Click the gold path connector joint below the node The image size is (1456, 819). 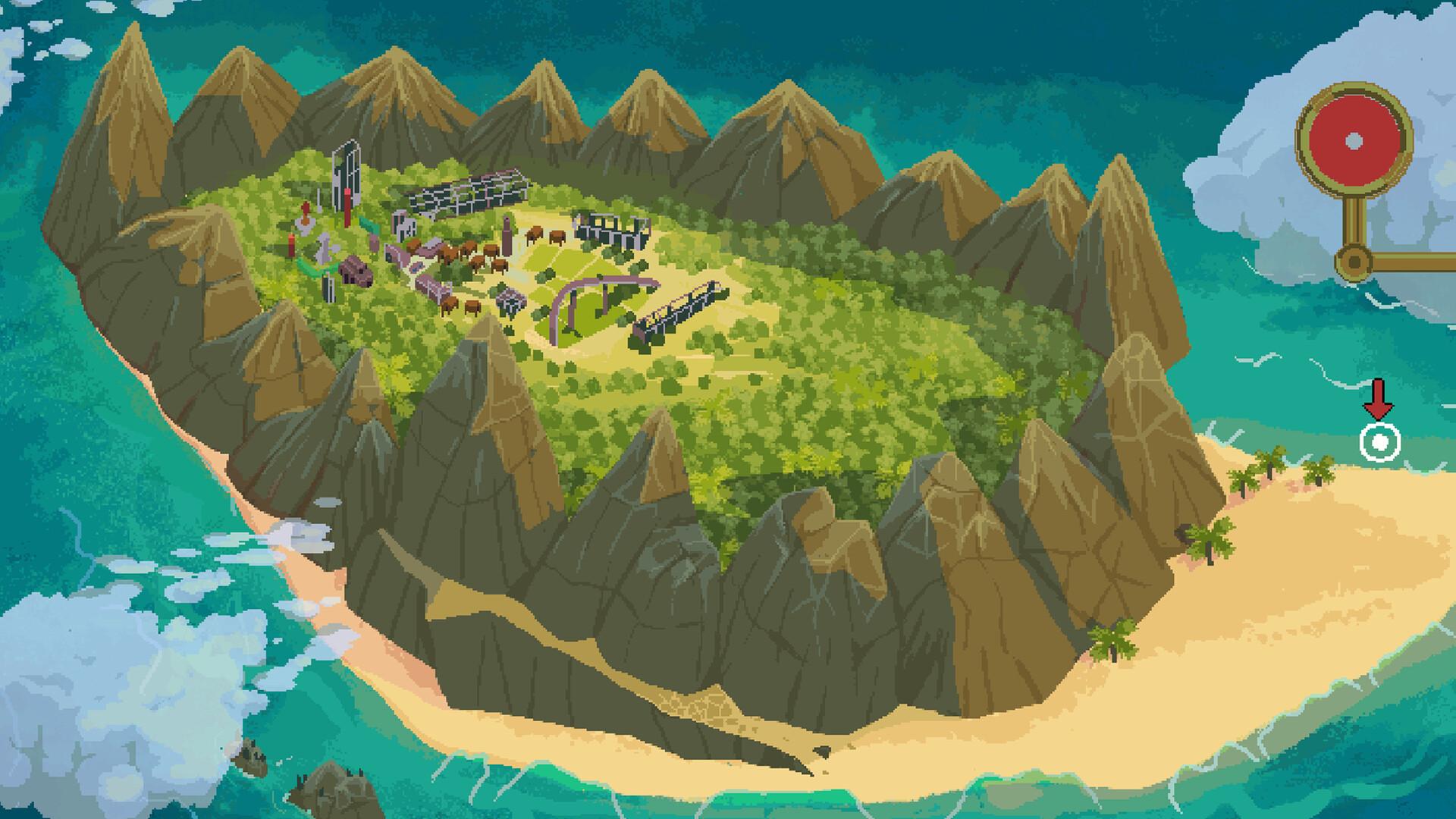1354,262
